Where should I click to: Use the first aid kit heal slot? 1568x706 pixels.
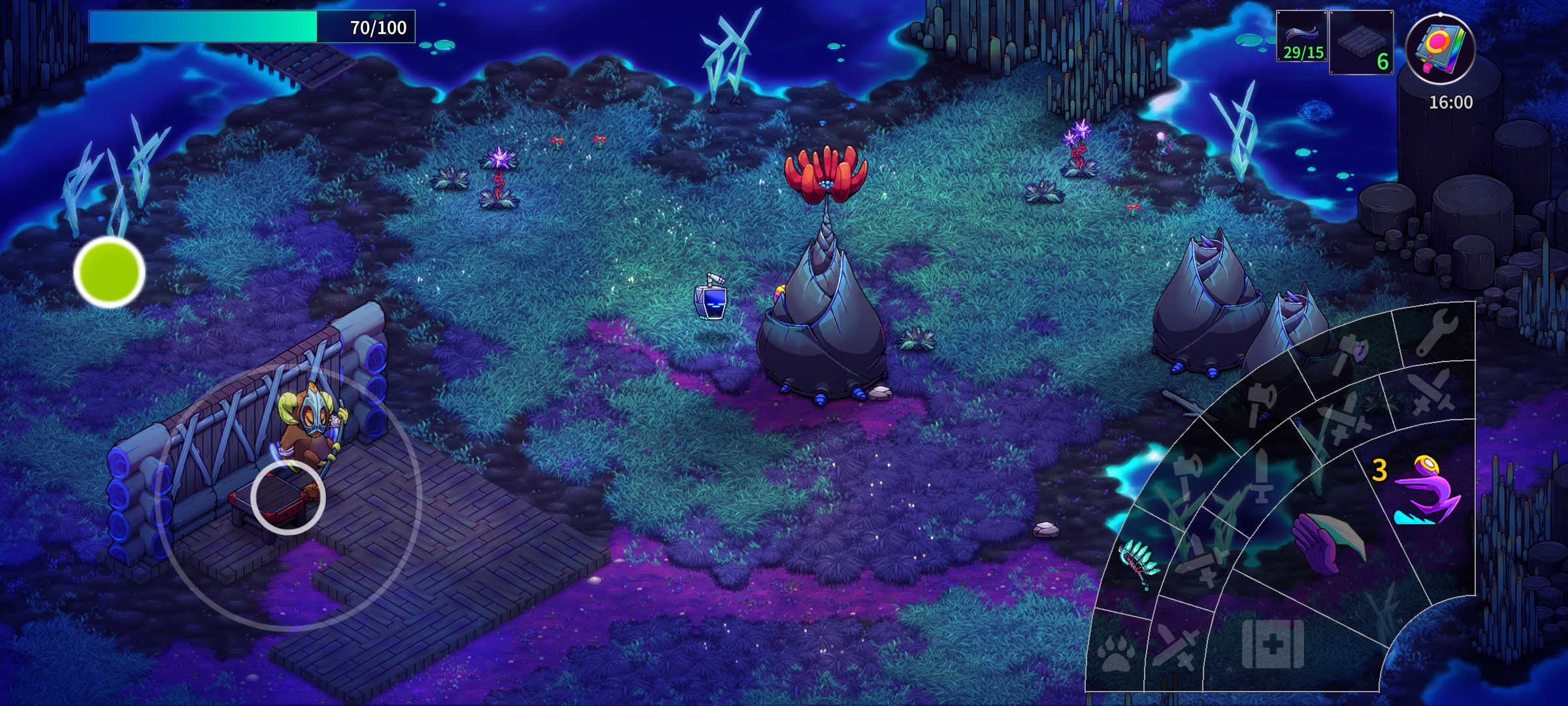click(1272, 644)
